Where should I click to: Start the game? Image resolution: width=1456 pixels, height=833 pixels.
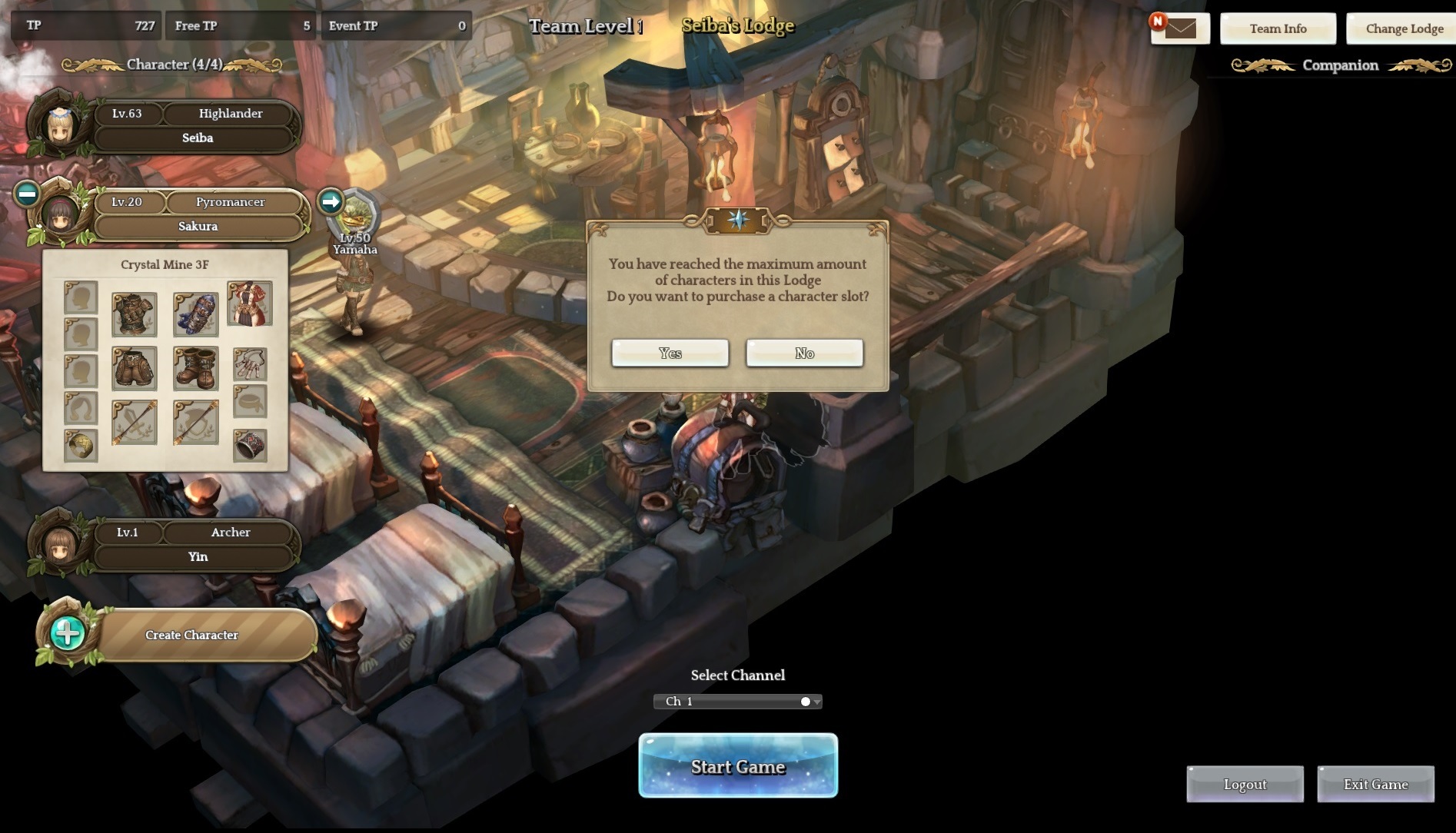pos(738,766)
